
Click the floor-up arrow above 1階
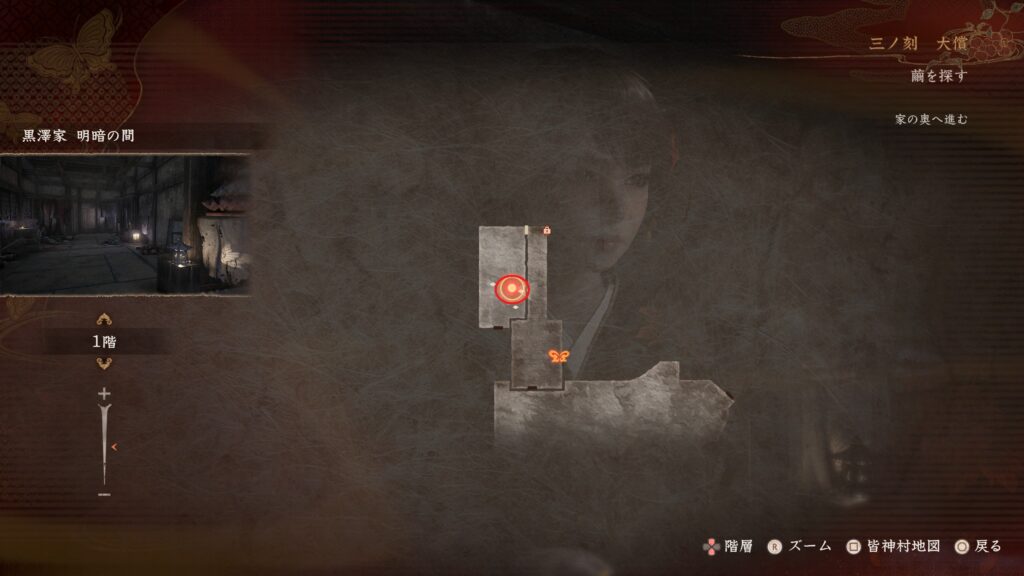click(104, 320)
